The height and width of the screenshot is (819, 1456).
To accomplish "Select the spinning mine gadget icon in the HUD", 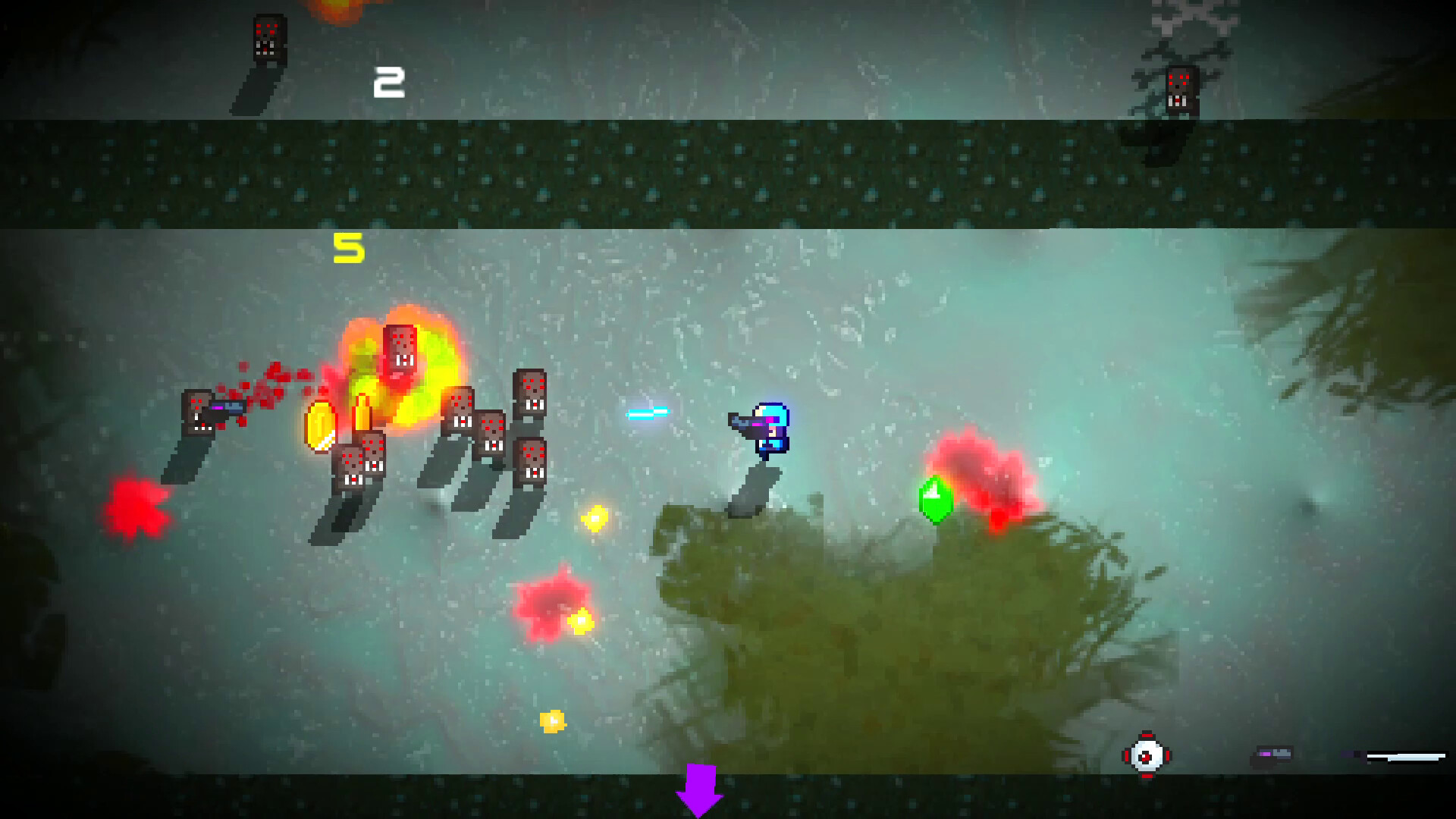I will coord(1147,755).
